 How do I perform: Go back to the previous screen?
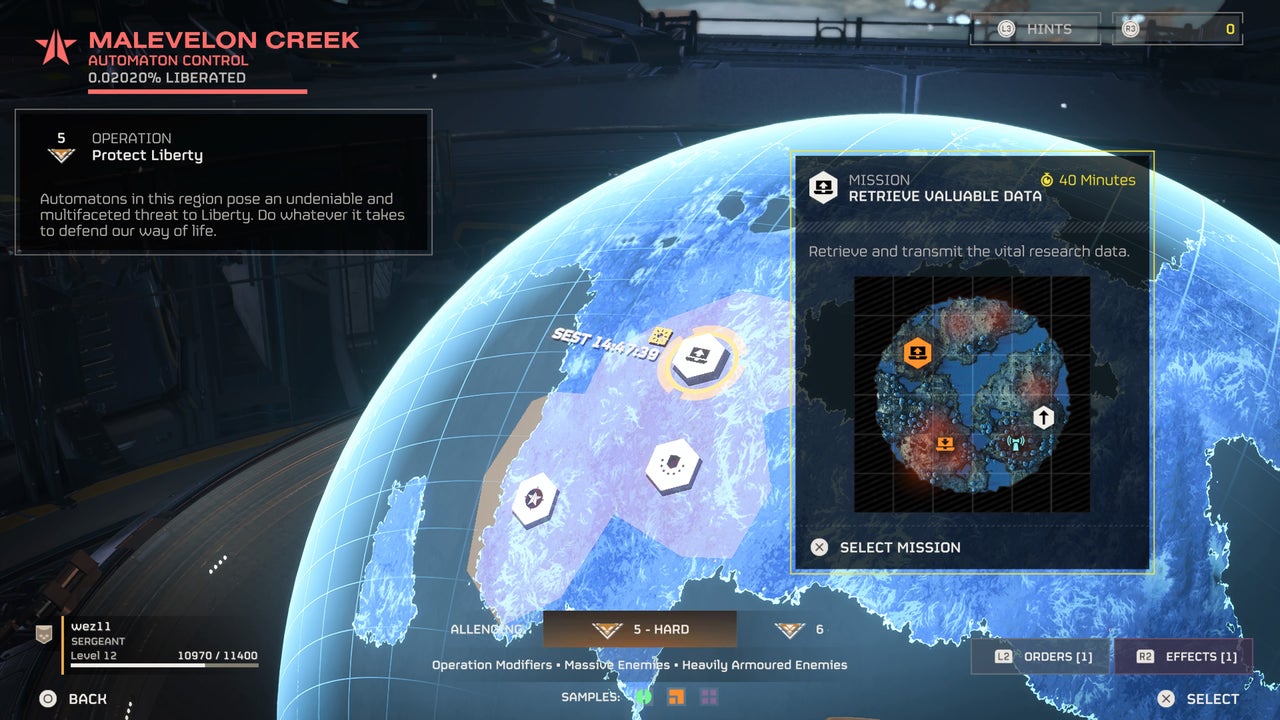73,699
